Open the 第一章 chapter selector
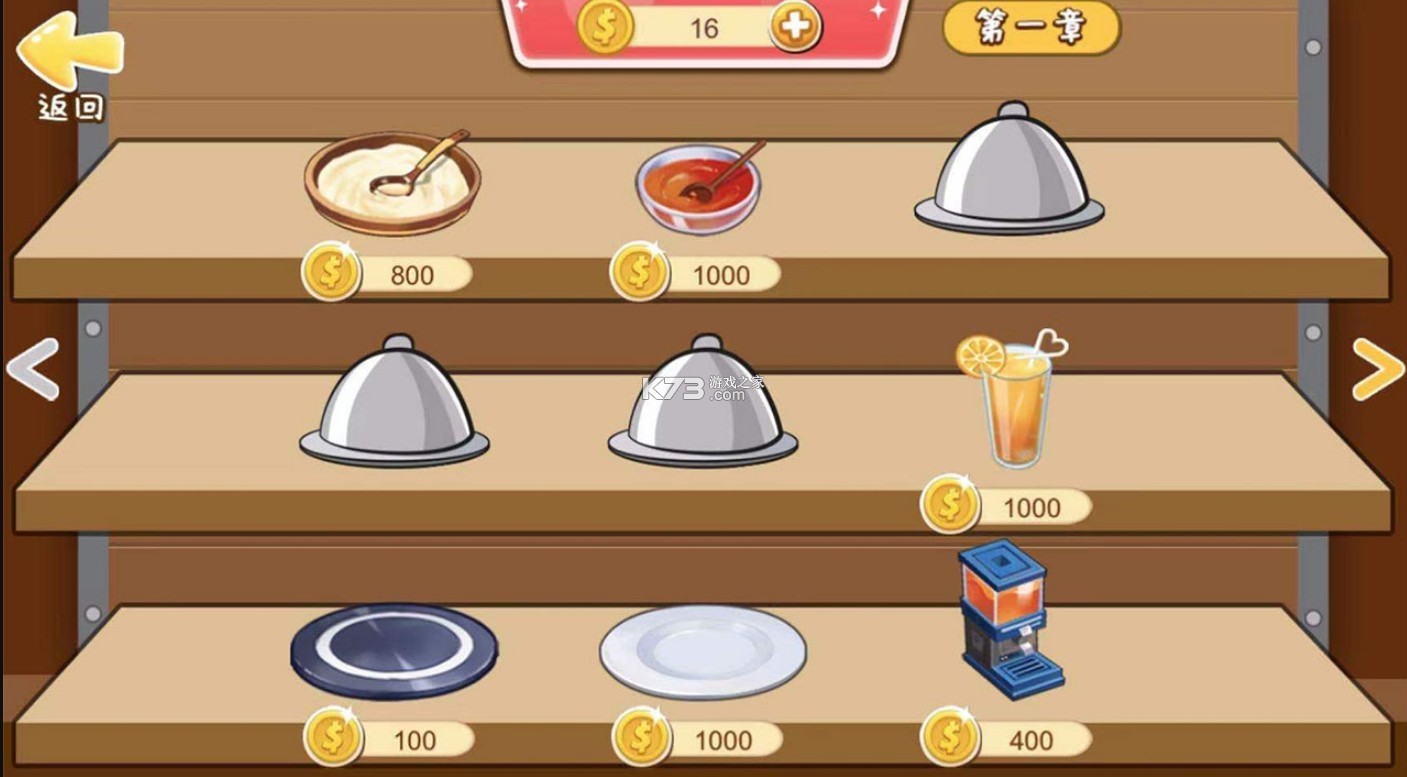This screenshot has width=1407, height=777. (1029, 29)
